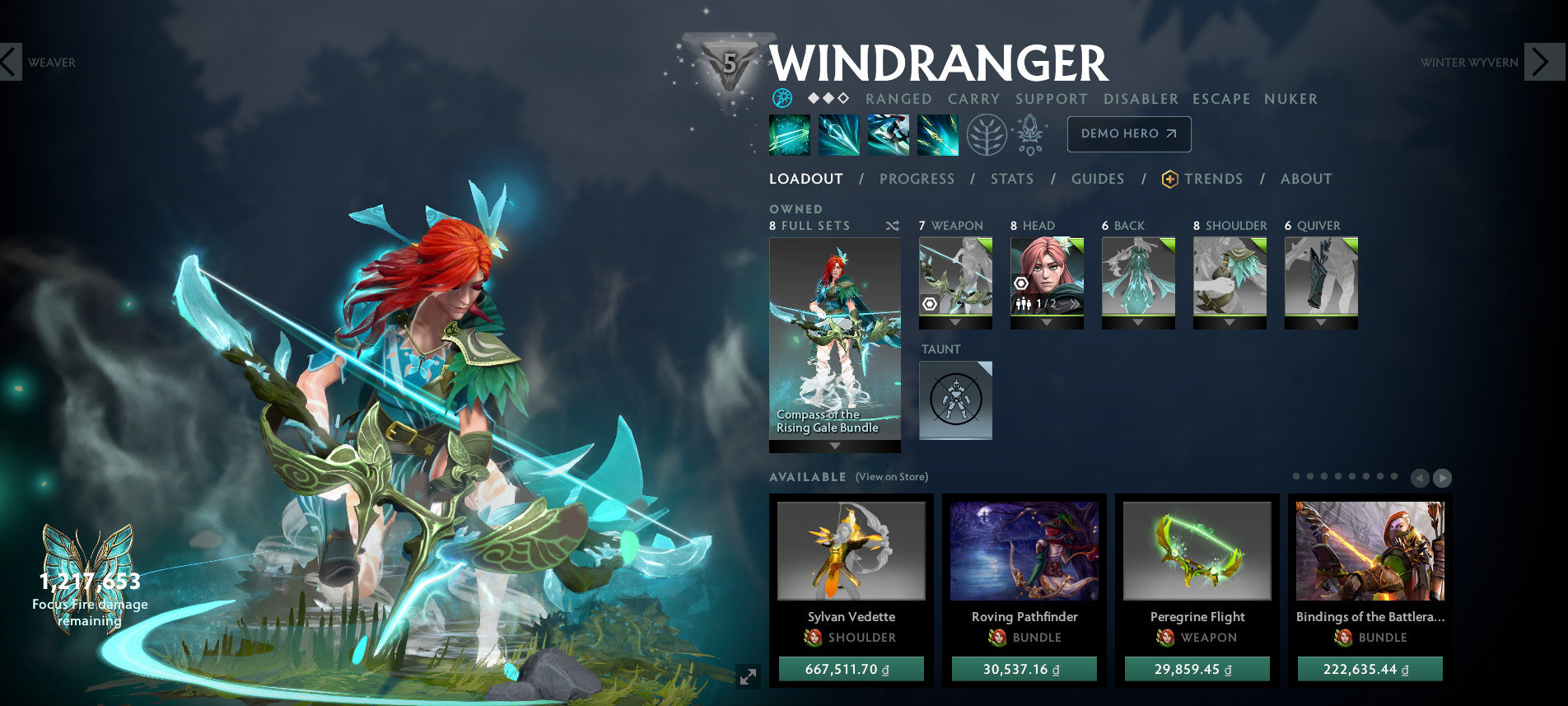Click the gem socket icon on the weapon thumbnail
The height and width of the screenshot is (706, 1568).
[930, 303]
